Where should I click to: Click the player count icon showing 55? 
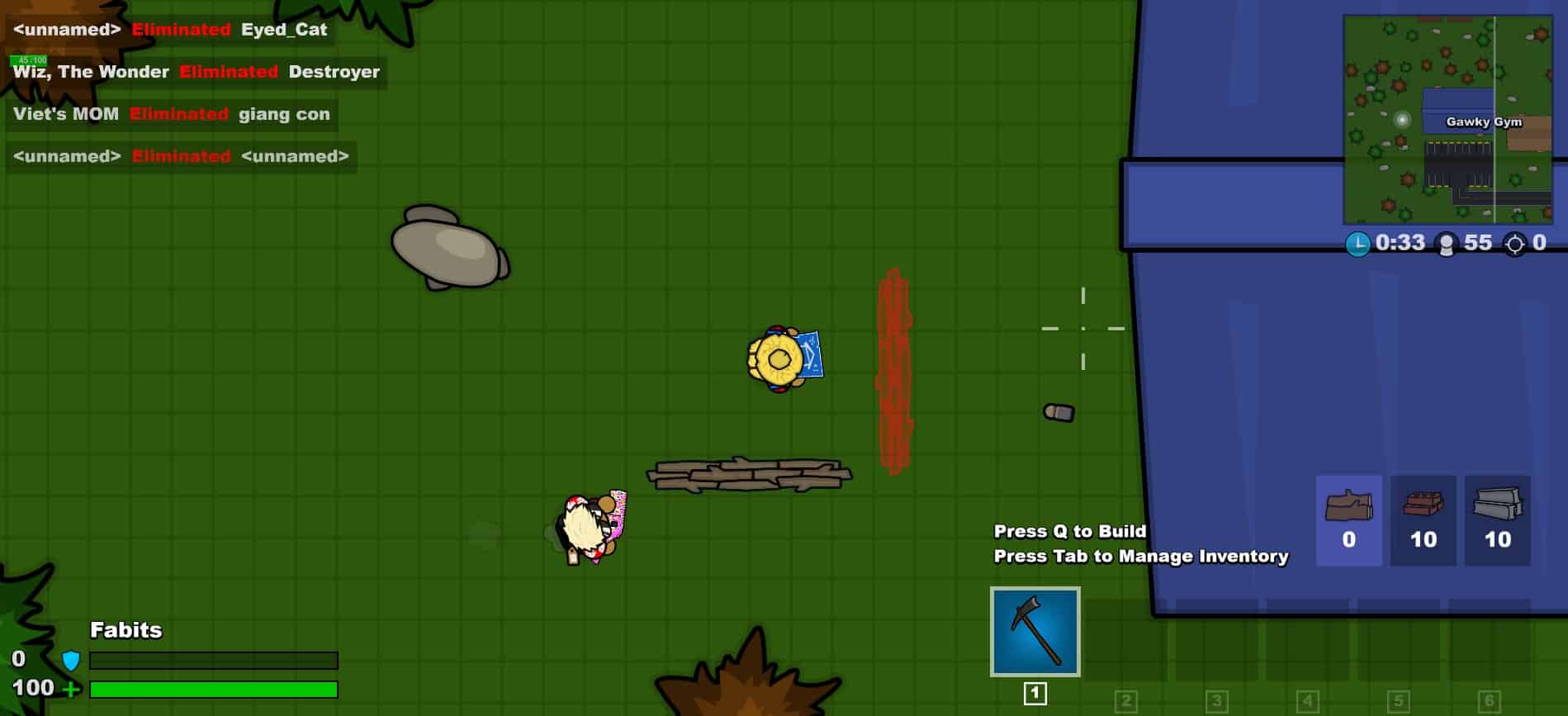[1447, 242]
